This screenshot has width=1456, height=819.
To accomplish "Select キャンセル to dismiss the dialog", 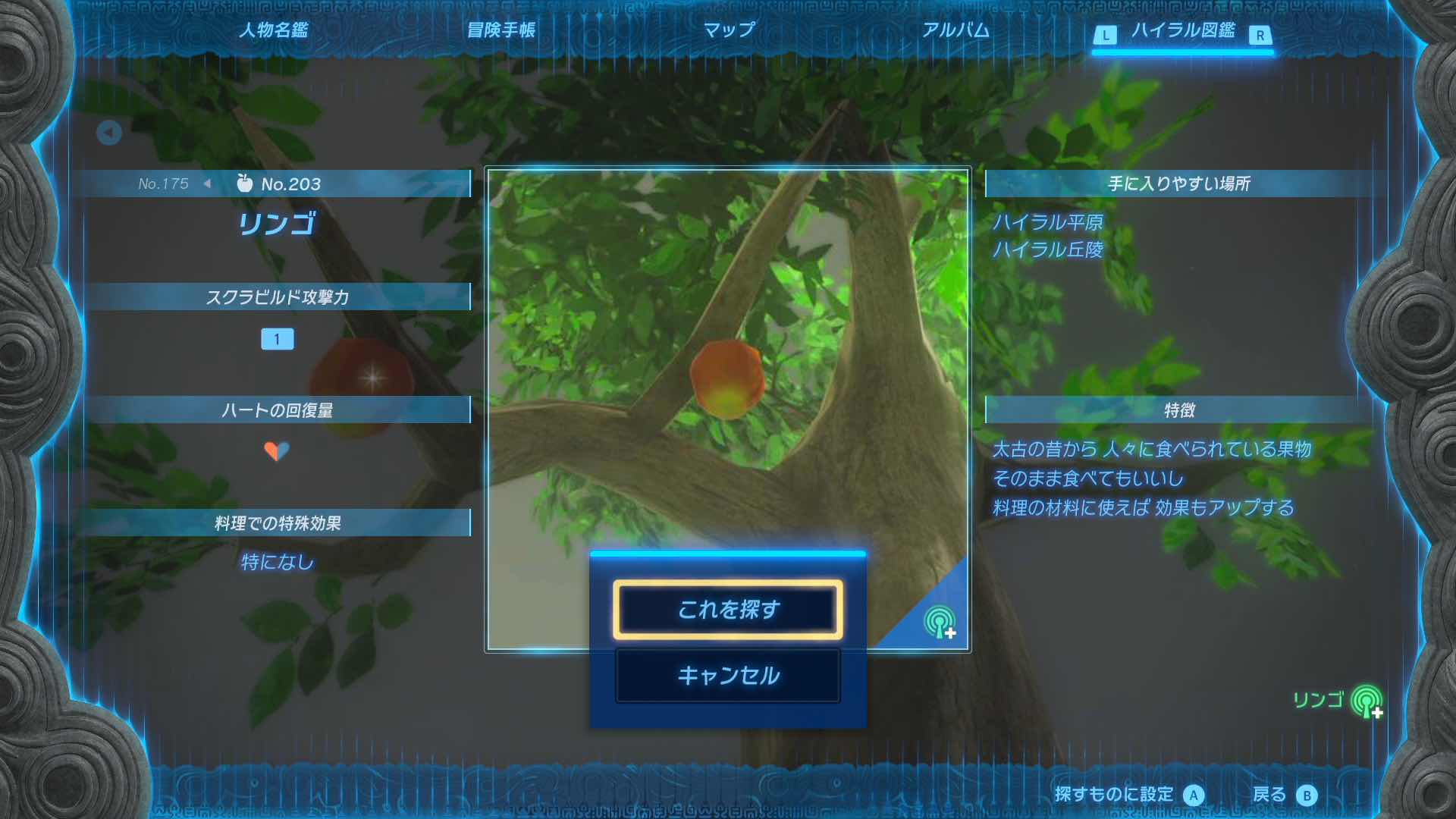I will tap(727, 674).
